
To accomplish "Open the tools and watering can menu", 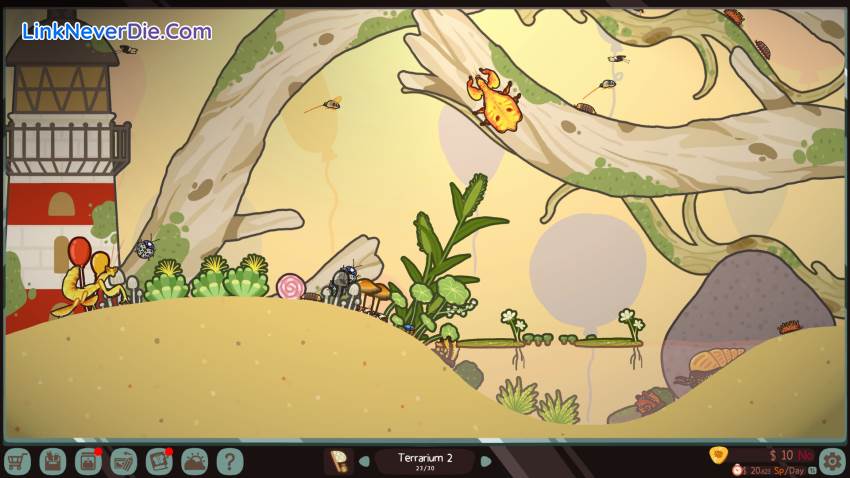I will (123, 461).
